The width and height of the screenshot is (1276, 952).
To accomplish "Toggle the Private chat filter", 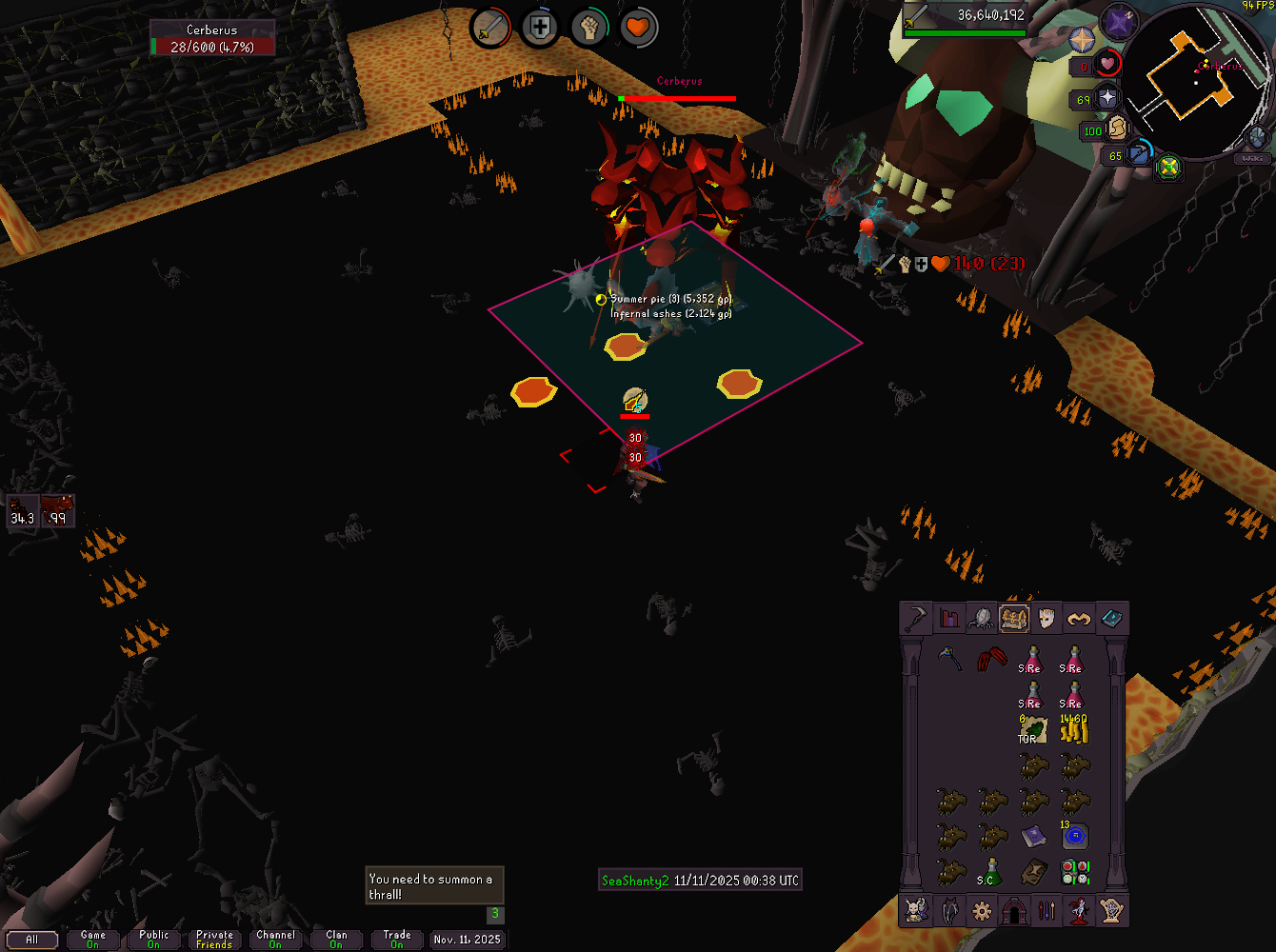I will [x=214, y=940].
